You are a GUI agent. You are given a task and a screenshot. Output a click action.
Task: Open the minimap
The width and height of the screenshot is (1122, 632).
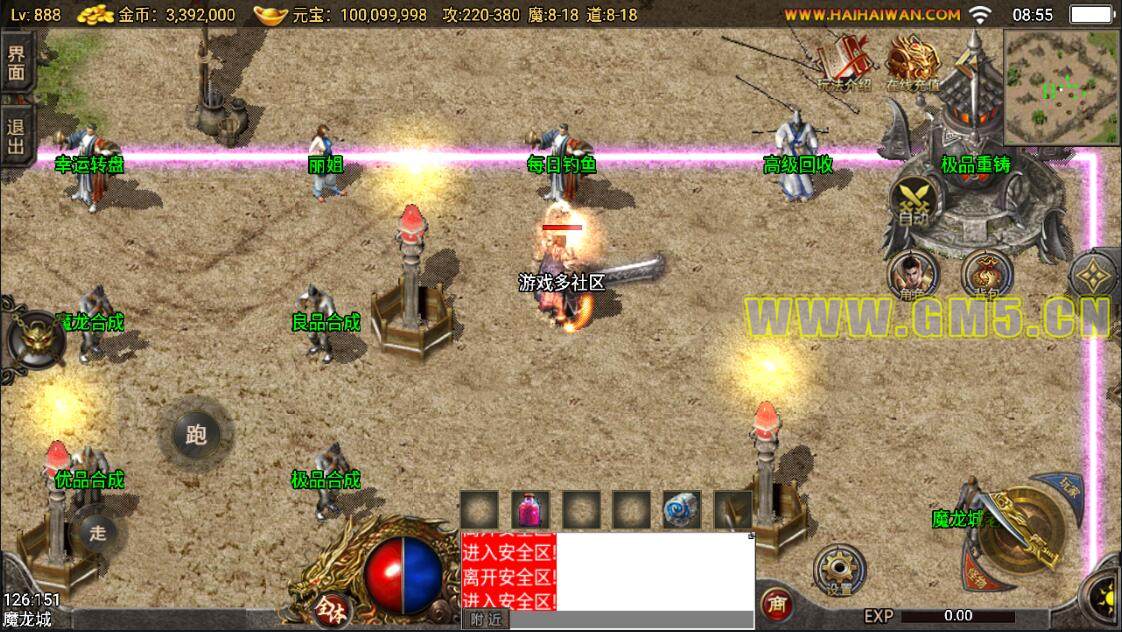click(1061, 85)
